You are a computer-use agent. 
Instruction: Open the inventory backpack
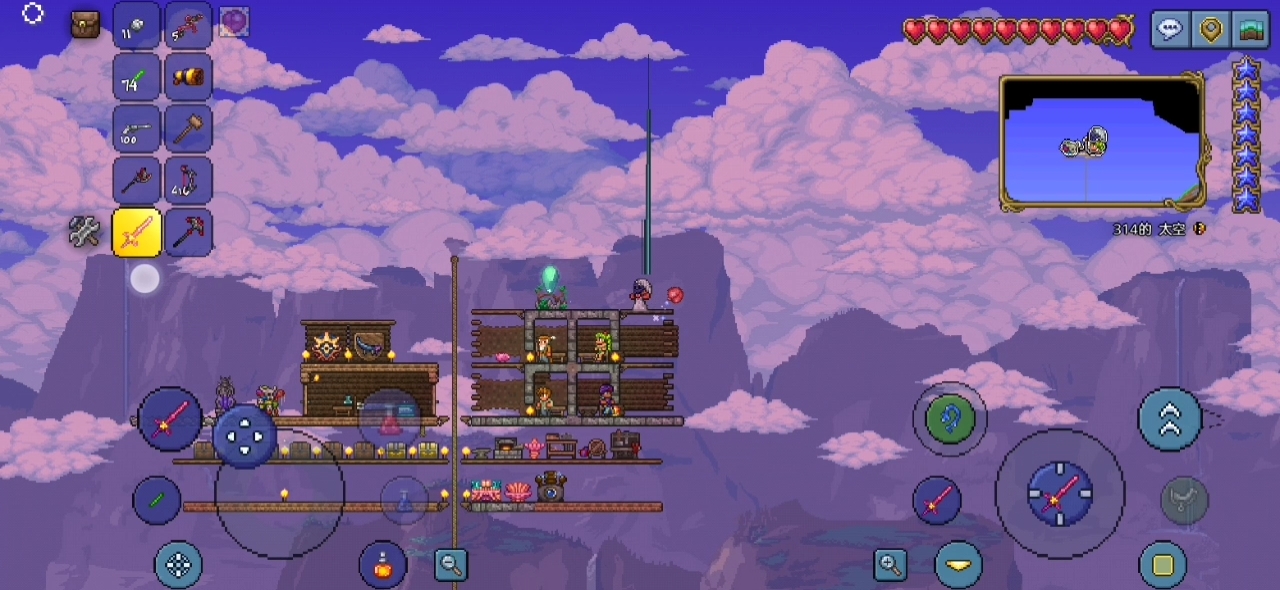click(x=85, y=24)
